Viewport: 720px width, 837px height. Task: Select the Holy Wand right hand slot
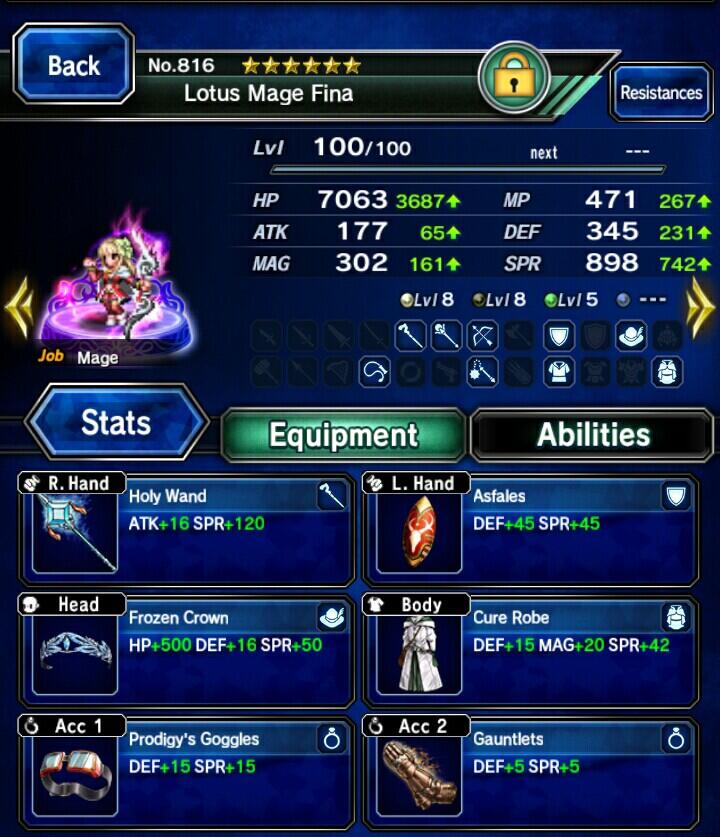186,528
